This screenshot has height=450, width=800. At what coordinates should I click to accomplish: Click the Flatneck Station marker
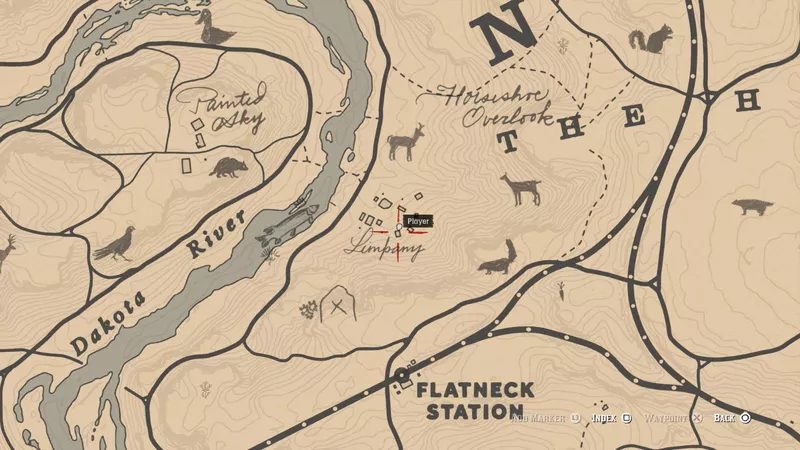403,376
